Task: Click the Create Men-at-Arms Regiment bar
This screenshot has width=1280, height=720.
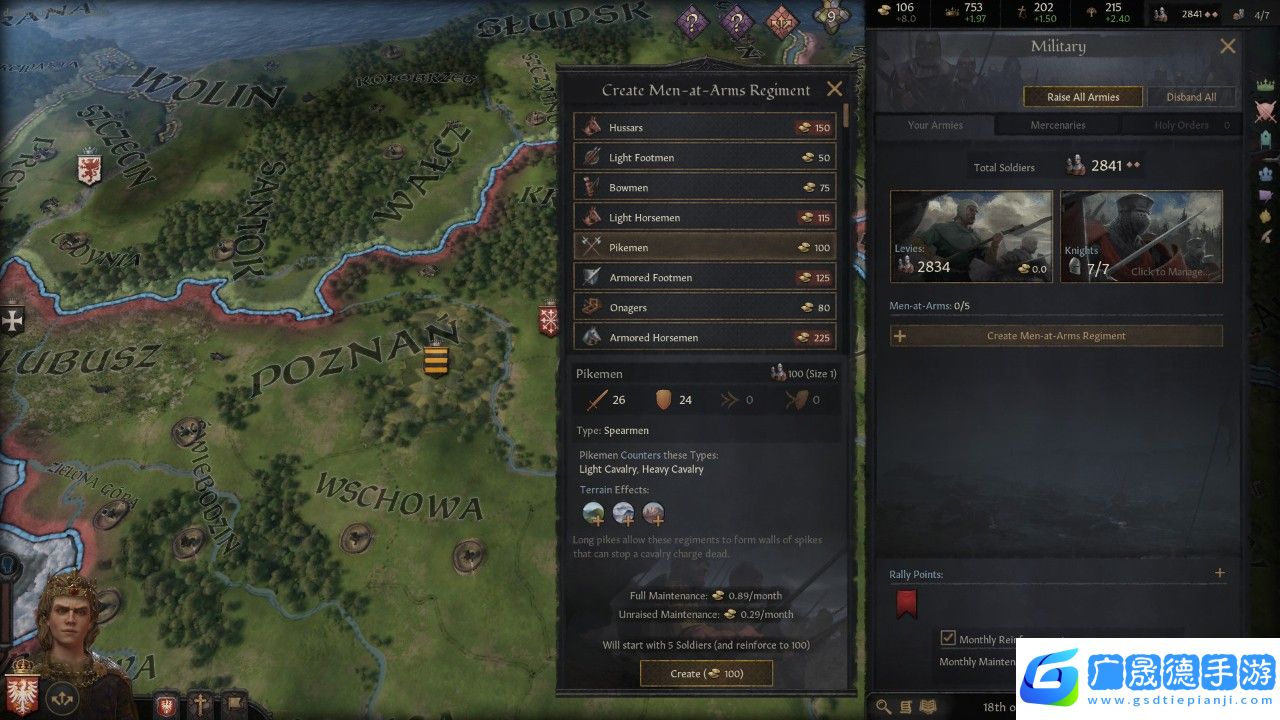Action: point(1056,336)
